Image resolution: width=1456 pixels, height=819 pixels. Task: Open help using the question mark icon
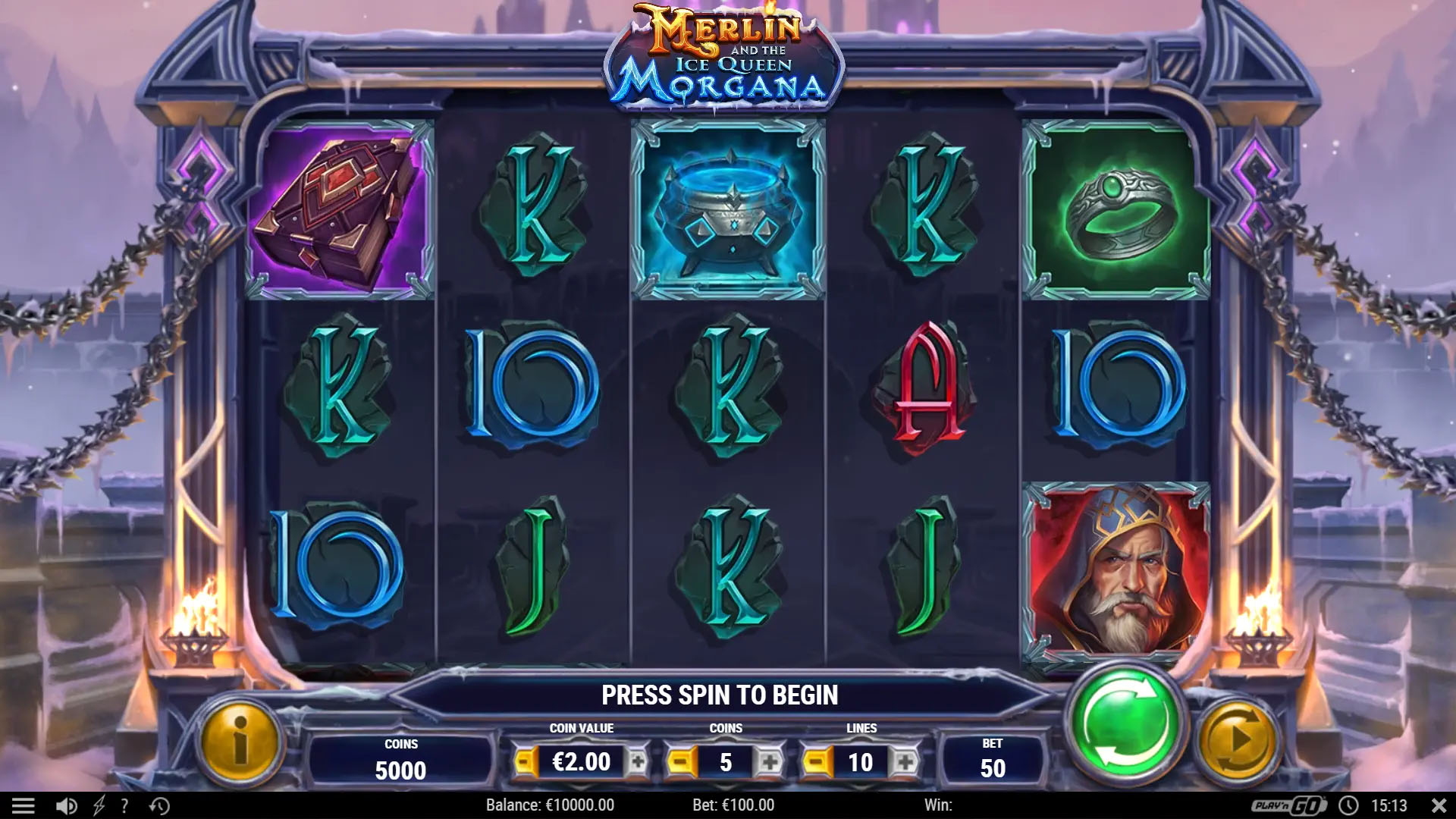click(x=124, y=805)
